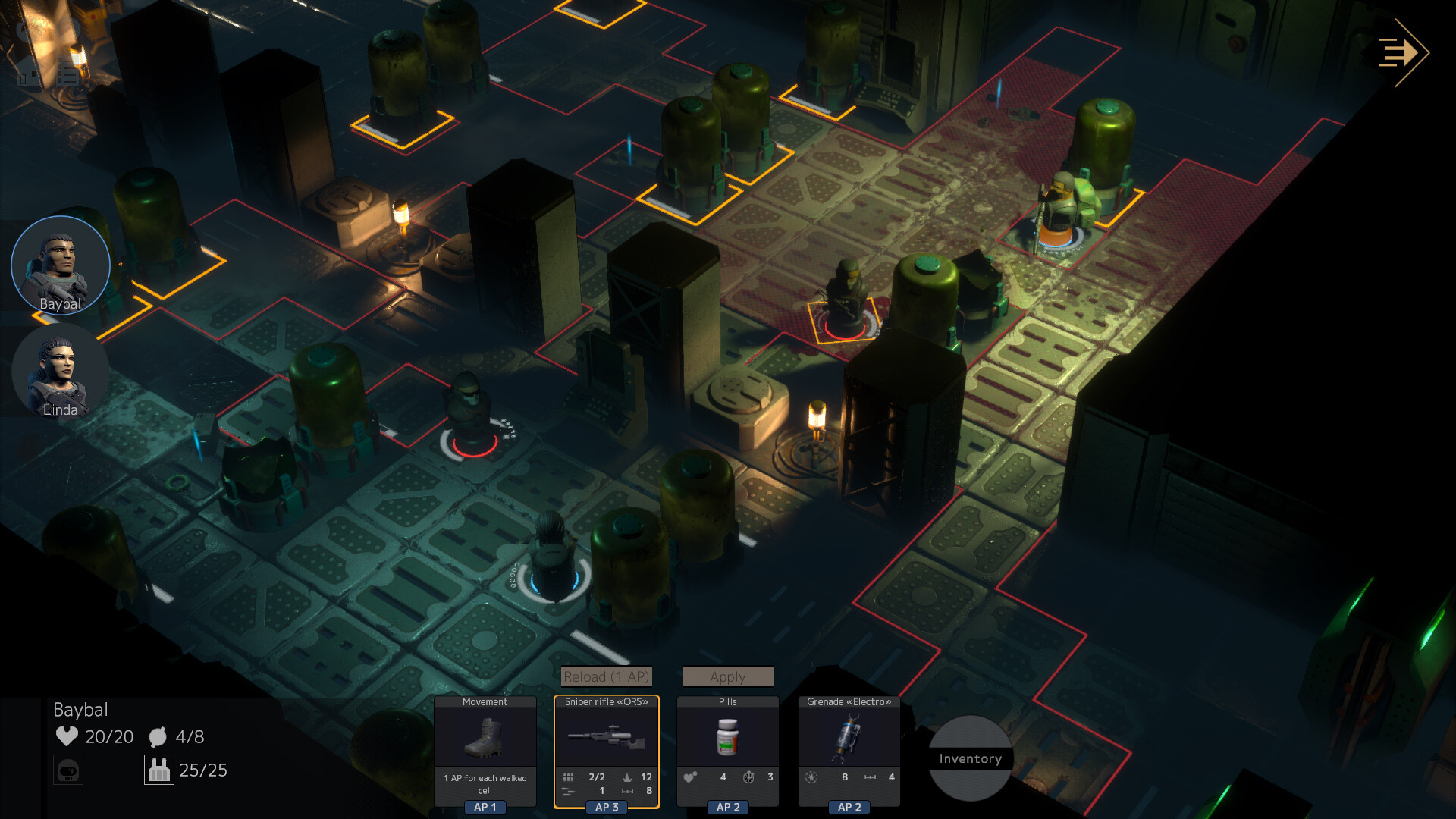Click the heart icon showing 20/20 health
Image resolution: width=1456 pixels, height=819 pixels.
coord(67,736)
